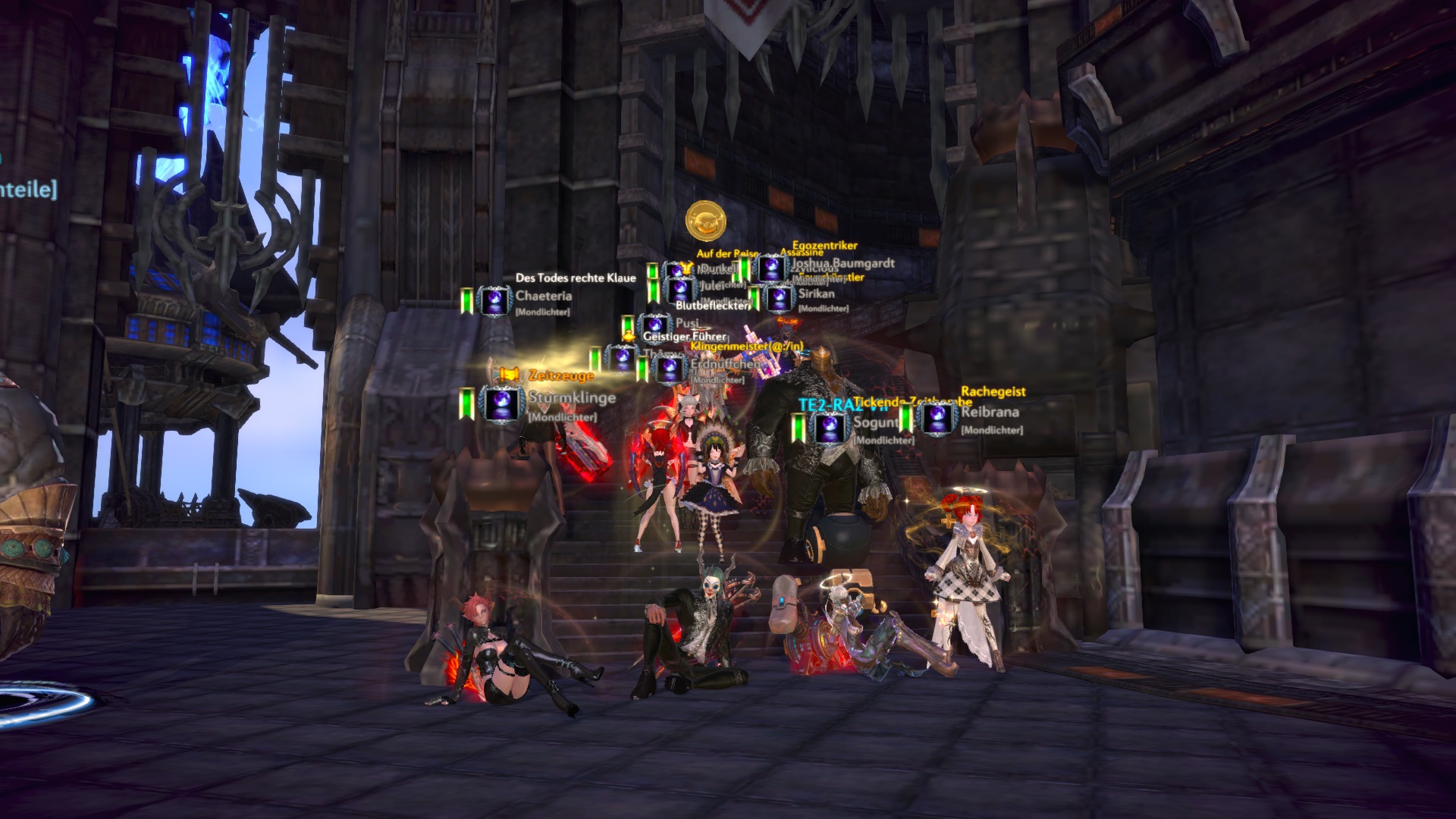Select the Chaeteria player nameplate
1456x819 pixels.
tap(543, 297)
